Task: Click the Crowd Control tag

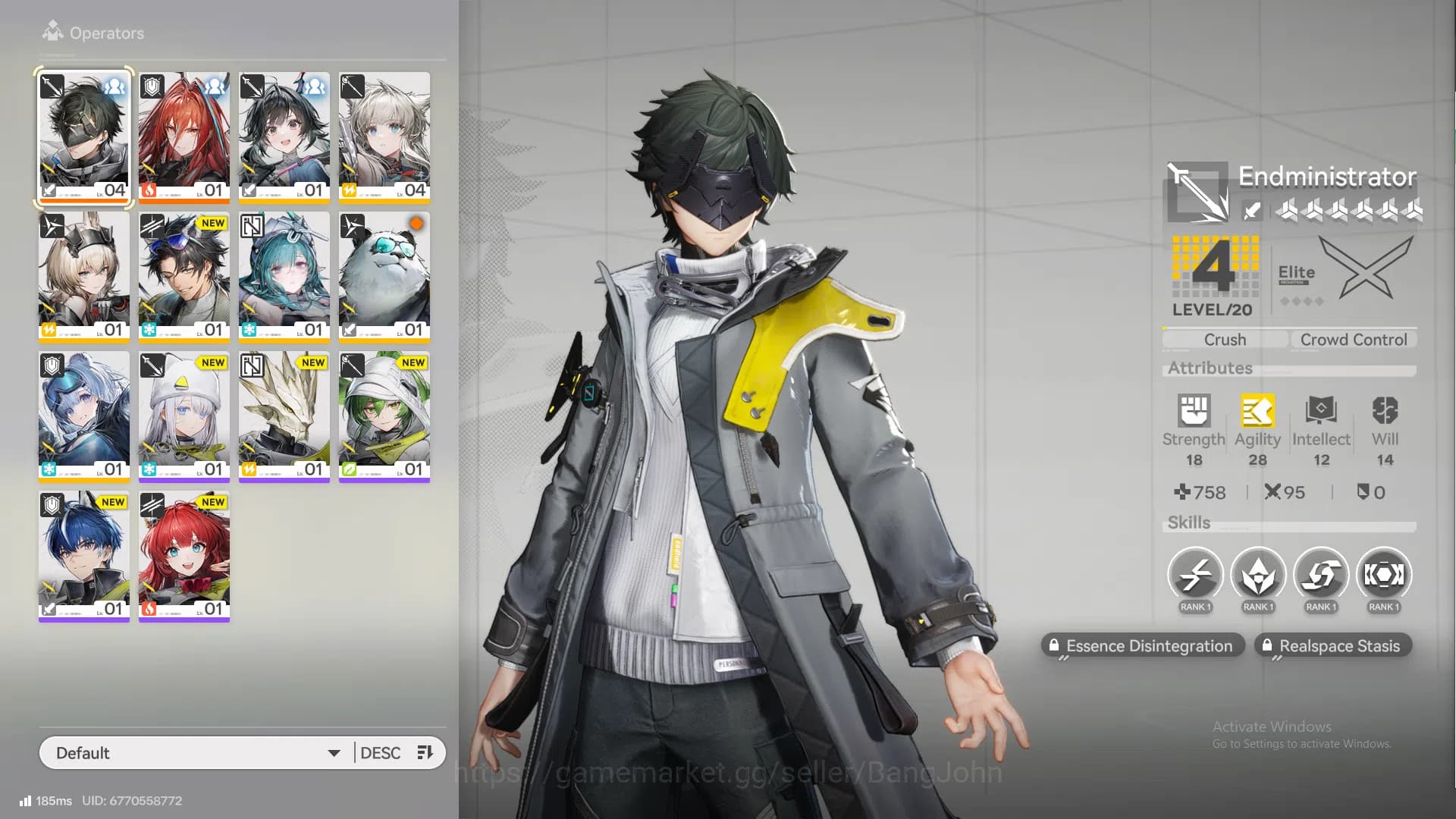Action: (x=1354, y=340)
